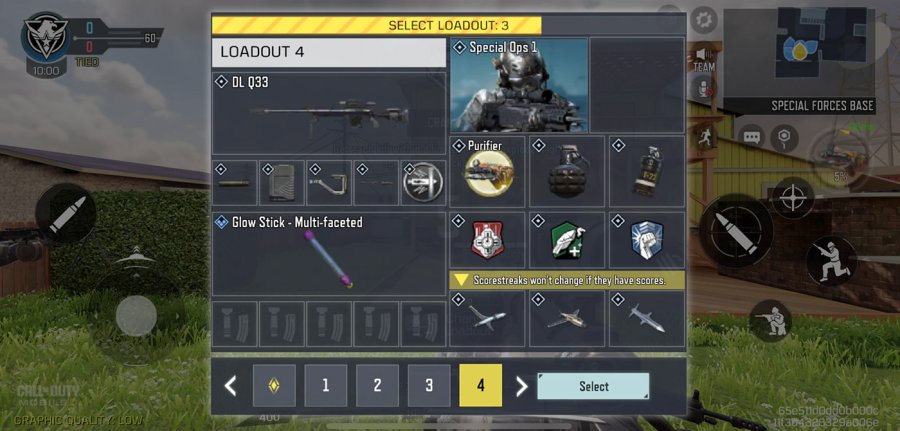Open settings with the gear icon

click(x=704, y=19)
